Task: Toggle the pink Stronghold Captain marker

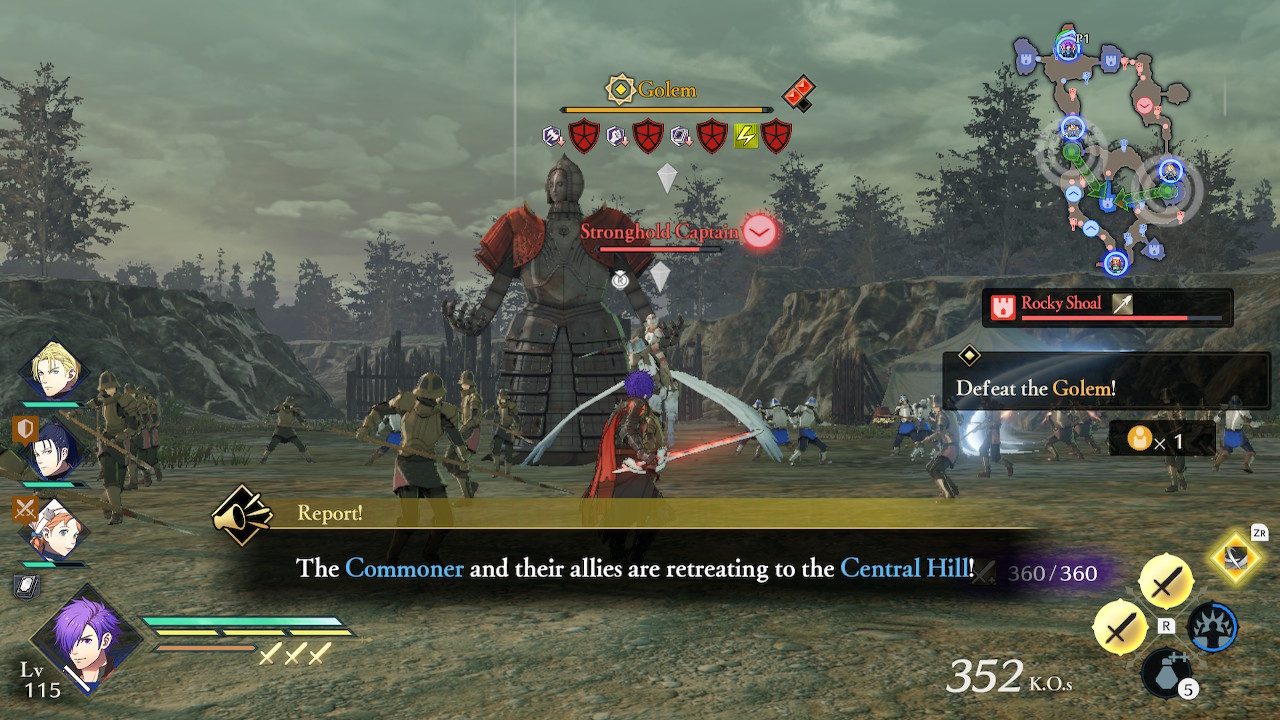Action: tap(758, 231)
